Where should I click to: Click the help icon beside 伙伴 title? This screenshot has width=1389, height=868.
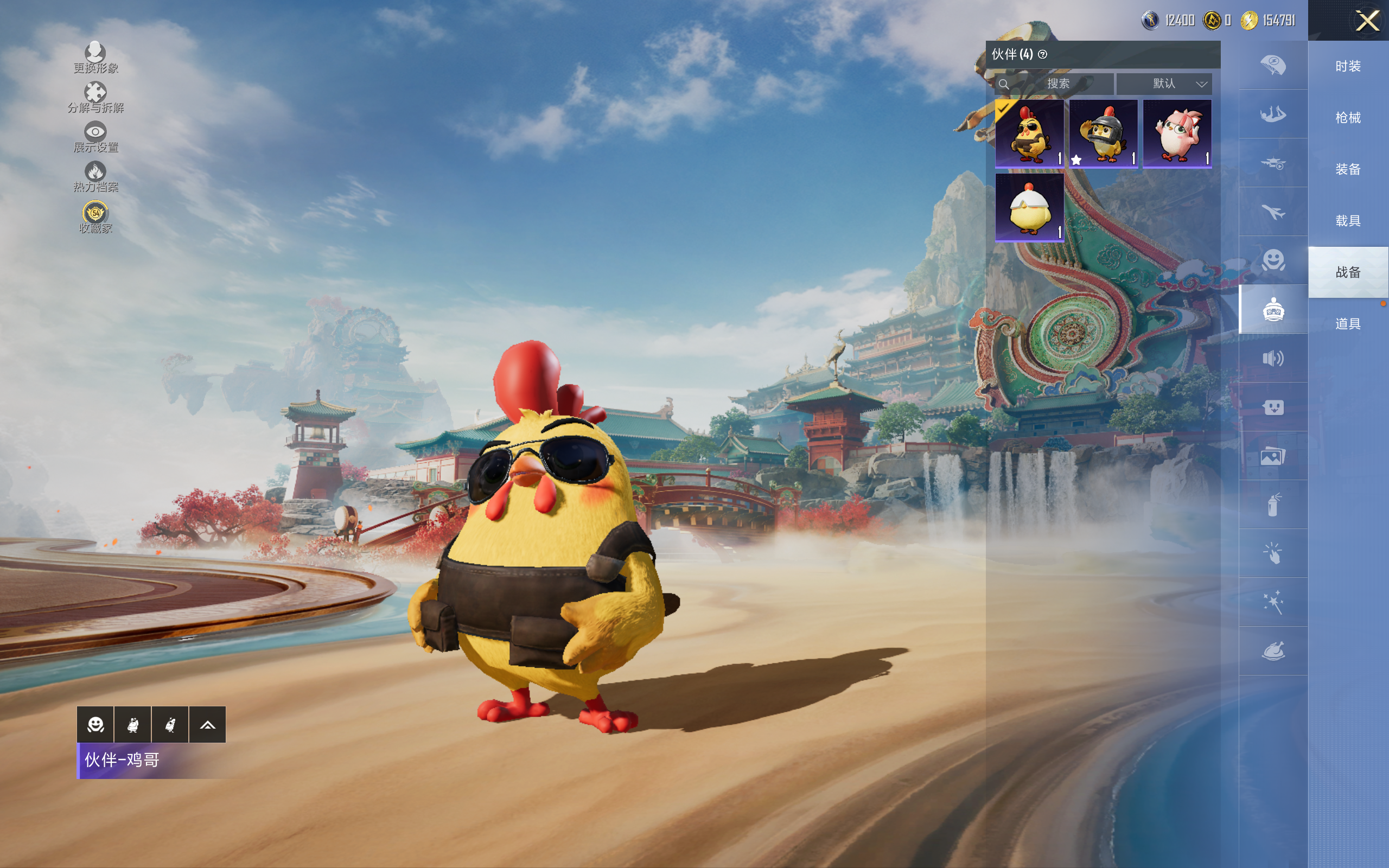pyautogui.click(x=1042, y=55)
